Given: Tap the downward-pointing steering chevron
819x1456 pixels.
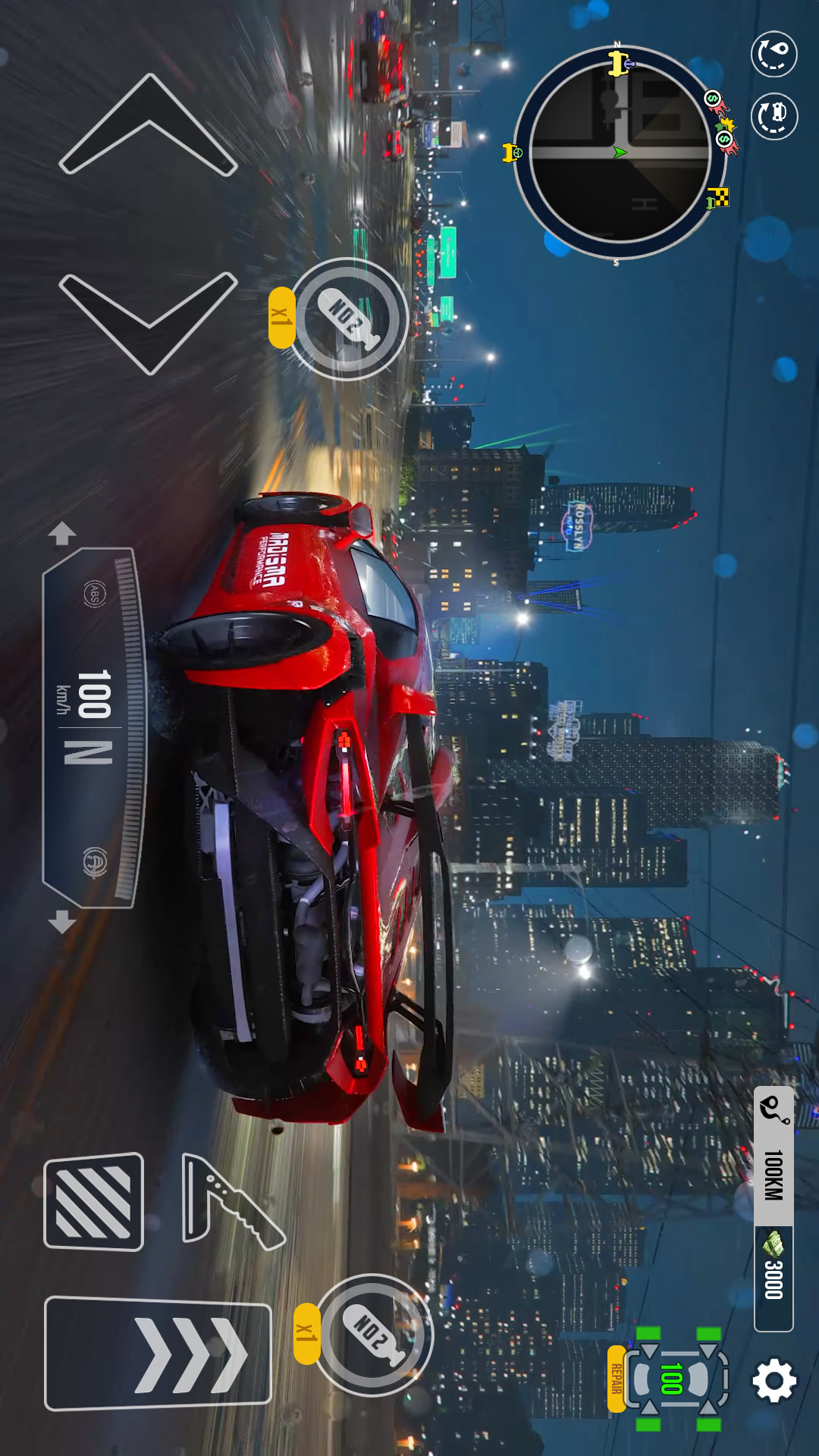Looking at the screenshot, I should (149, 322).
